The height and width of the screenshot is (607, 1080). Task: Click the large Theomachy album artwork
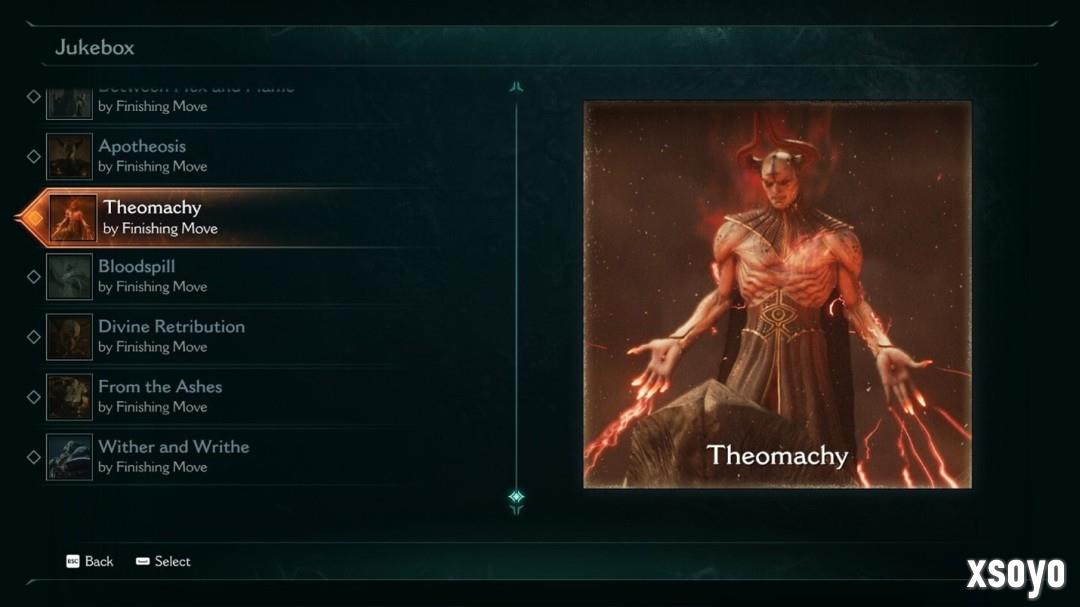(x=777, y=294)
